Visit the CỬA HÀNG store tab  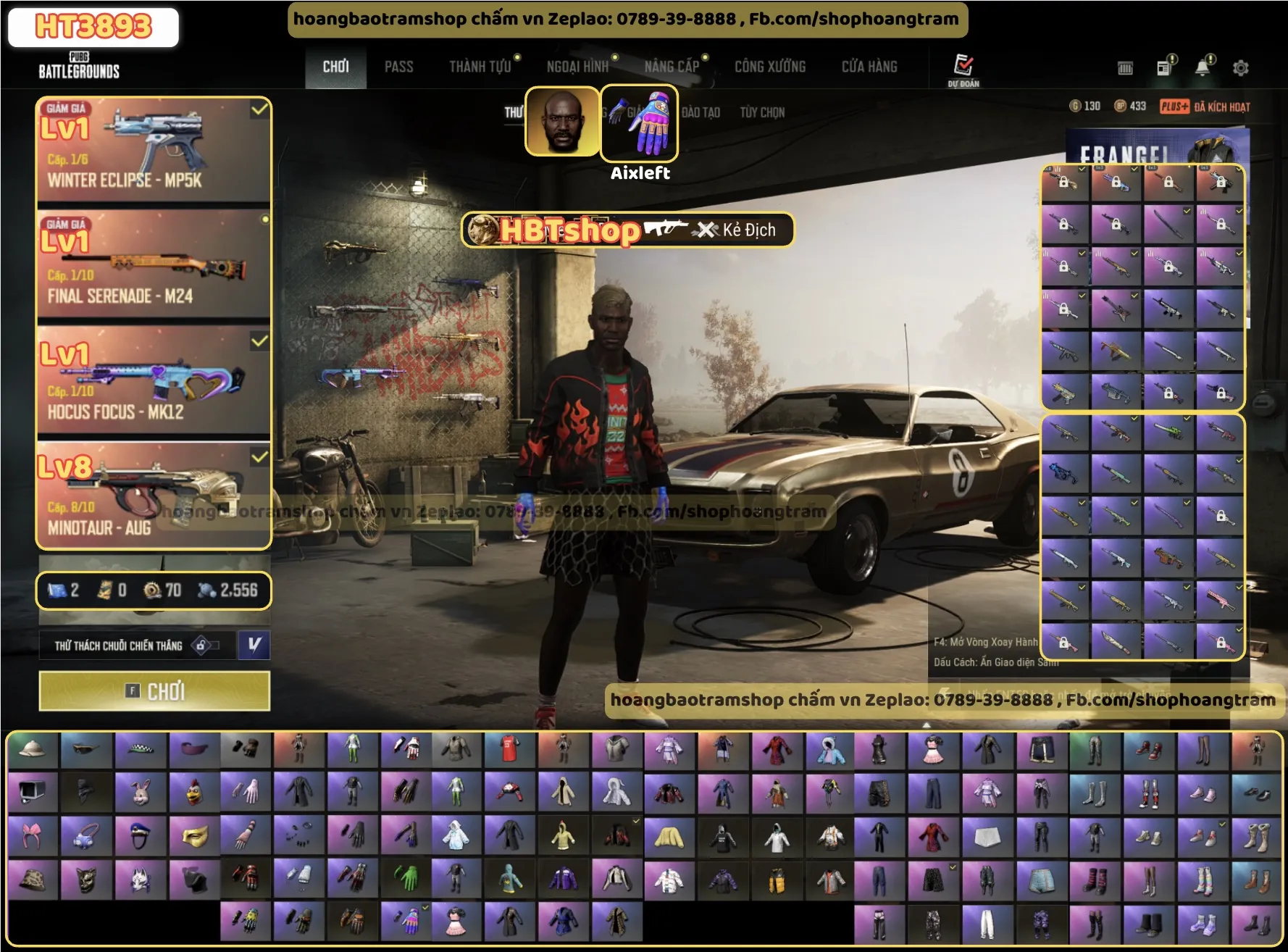tap(869, 67)
